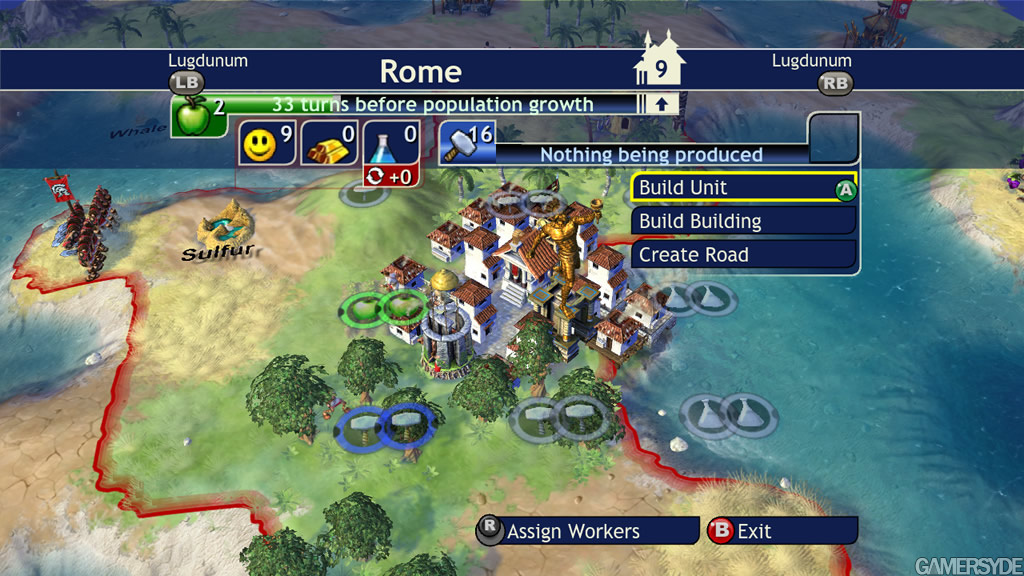Click the hammer production icon
Viewport: 1024px width, 576px height.
[x=462, y=143]
